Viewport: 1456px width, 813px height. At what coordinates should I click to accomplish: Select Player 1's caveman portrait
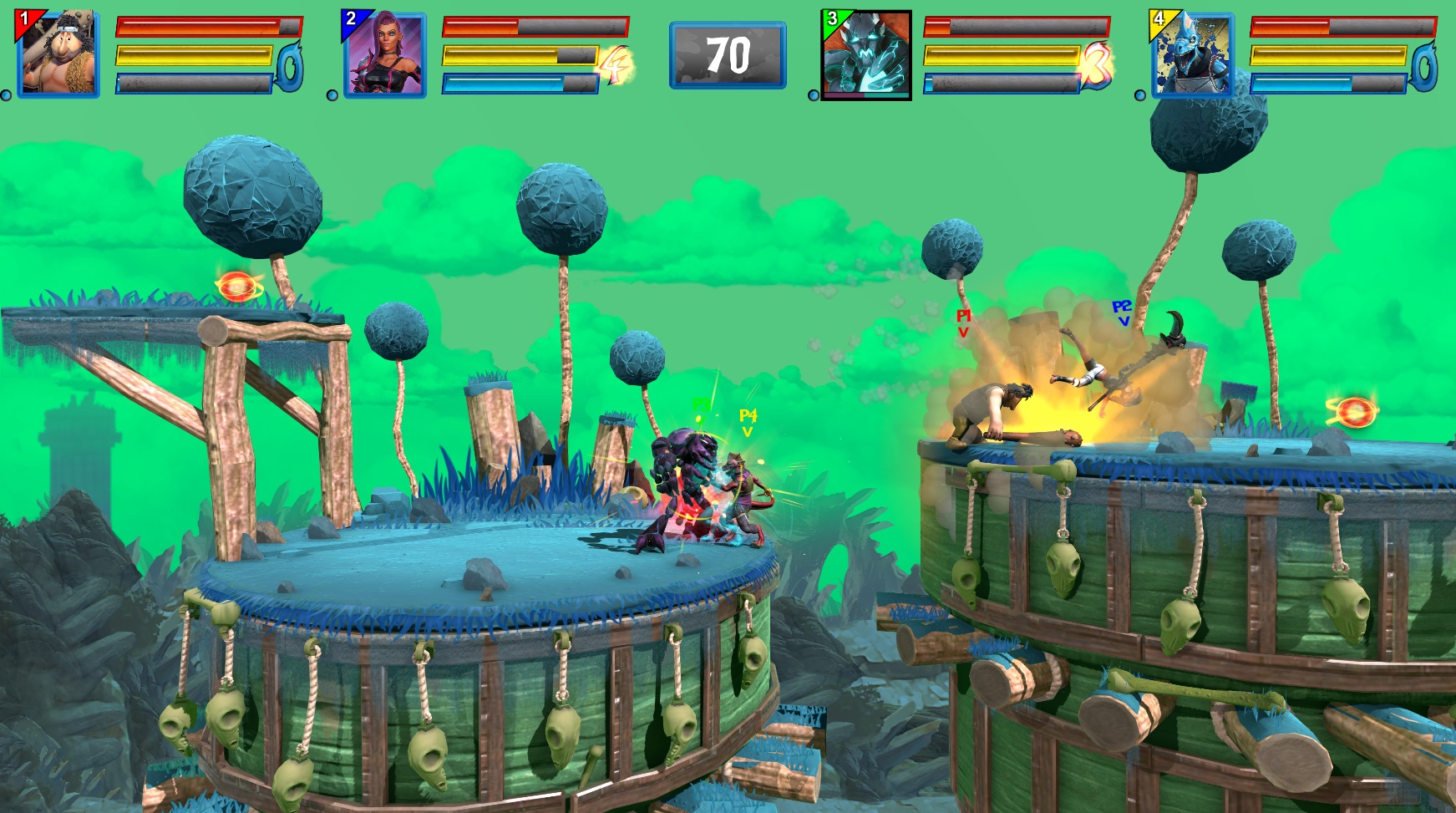point(58,54)
